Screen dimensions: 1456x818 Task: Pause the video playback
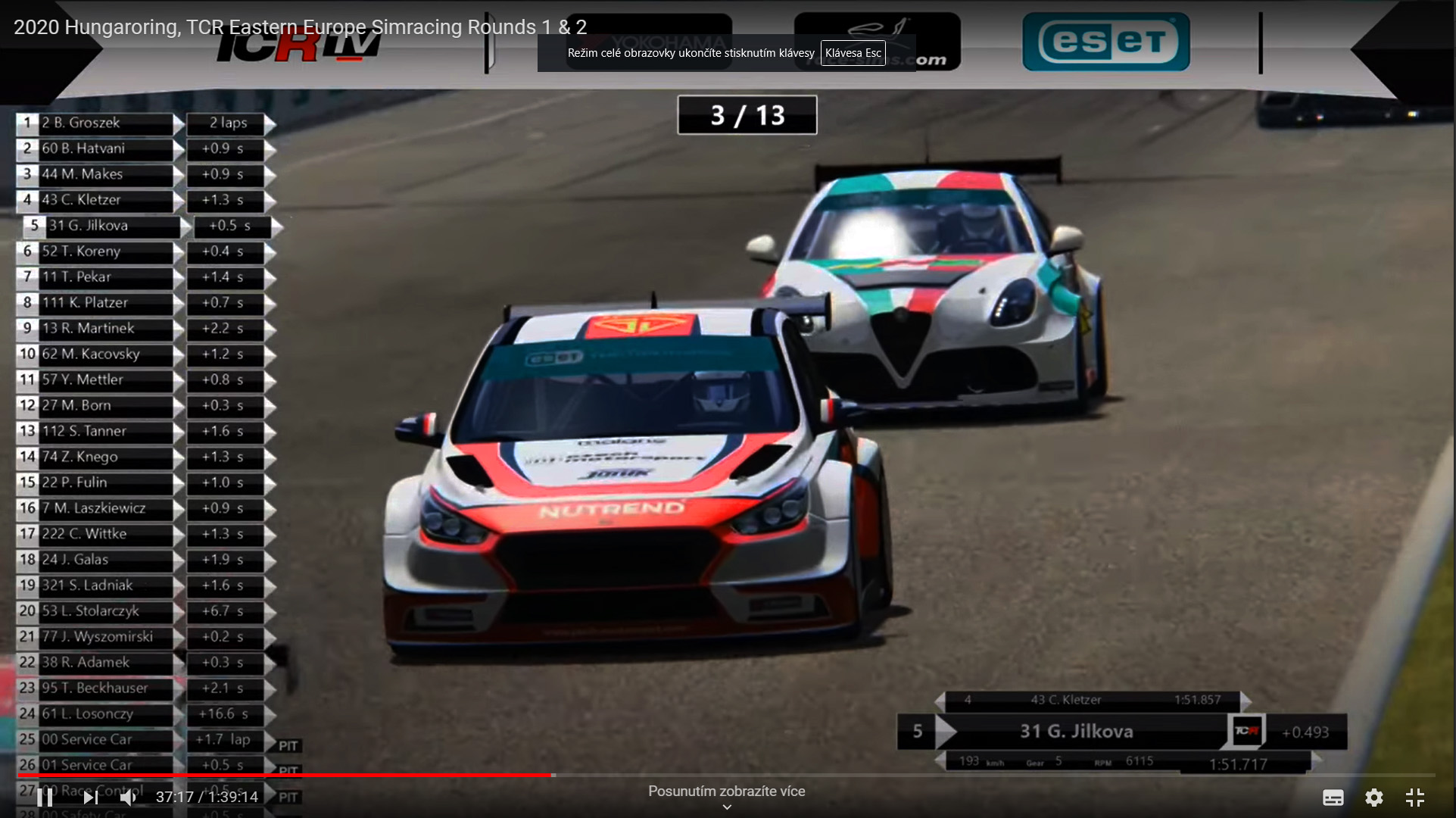coord(45,797)
